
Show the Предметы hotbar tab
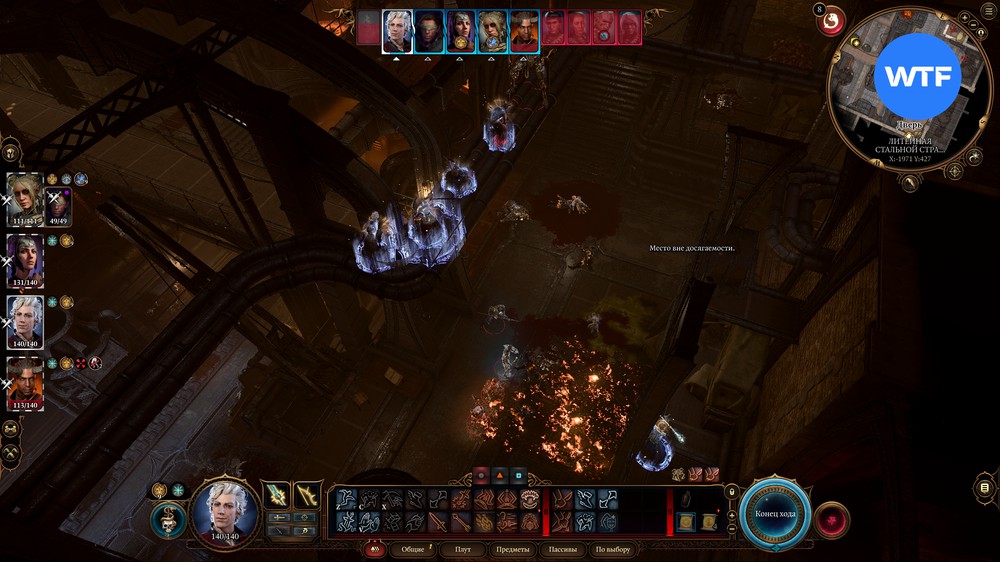(512, 550)
